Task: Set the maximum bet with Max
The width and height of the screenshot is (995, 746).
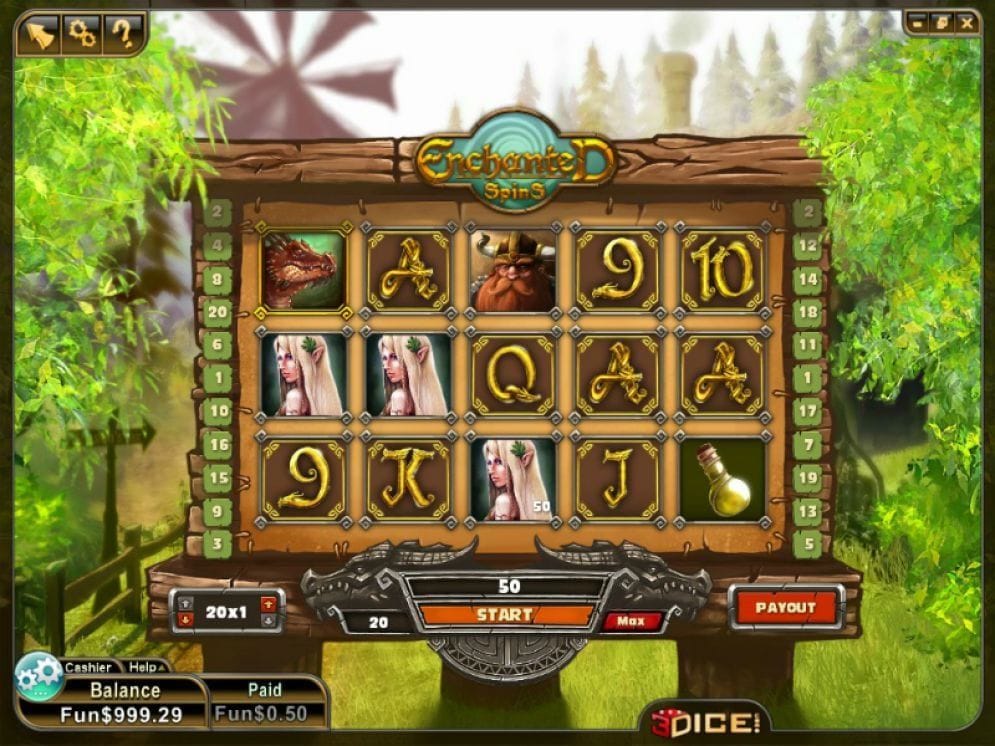Action: point(630,621)
